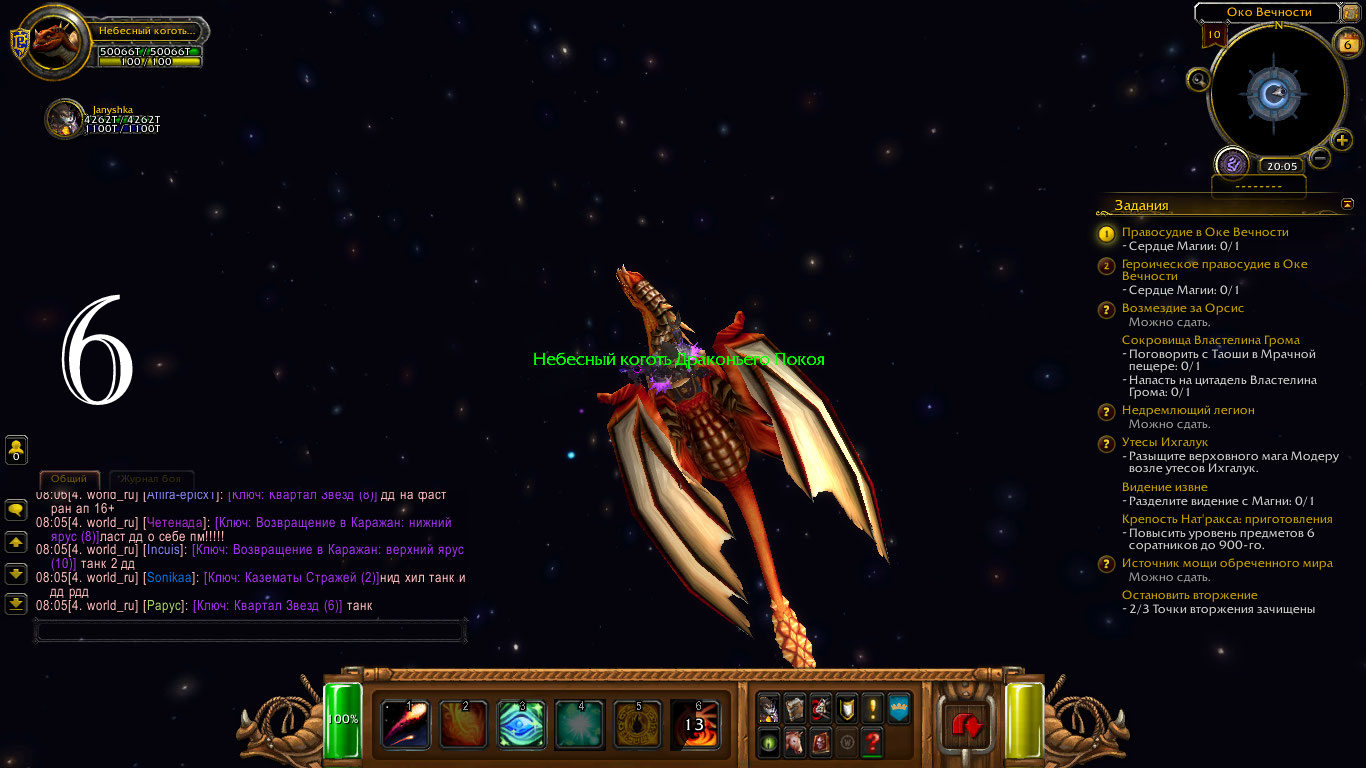Use the blue-green eye ability in slot 3
Image resolution: width=1366 pixels, height=768 pixels.
point(521,724)
